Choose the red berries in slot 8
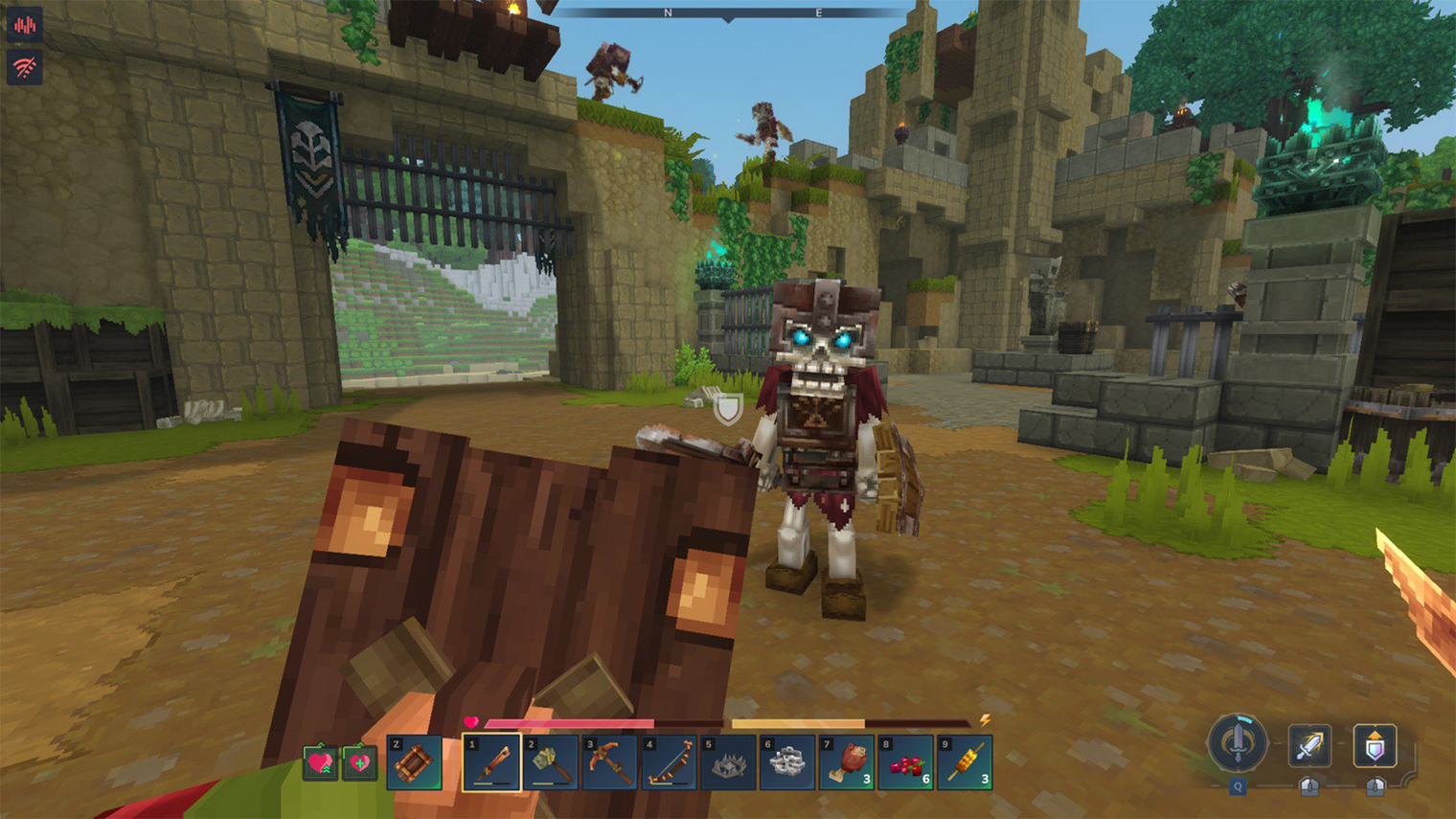1456x819 pixels. 907,762
